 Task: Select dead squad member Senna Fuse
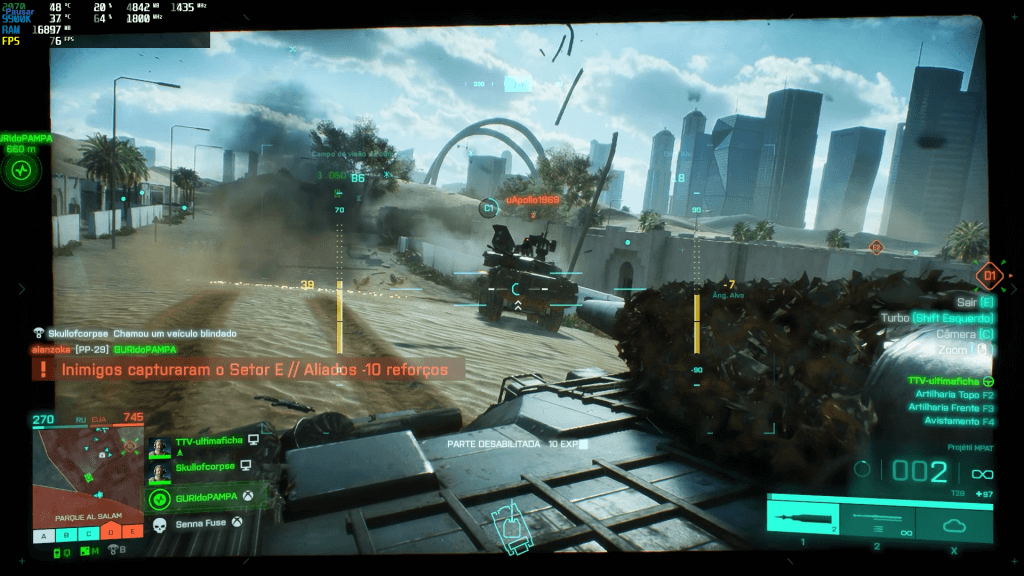[200, 523]
